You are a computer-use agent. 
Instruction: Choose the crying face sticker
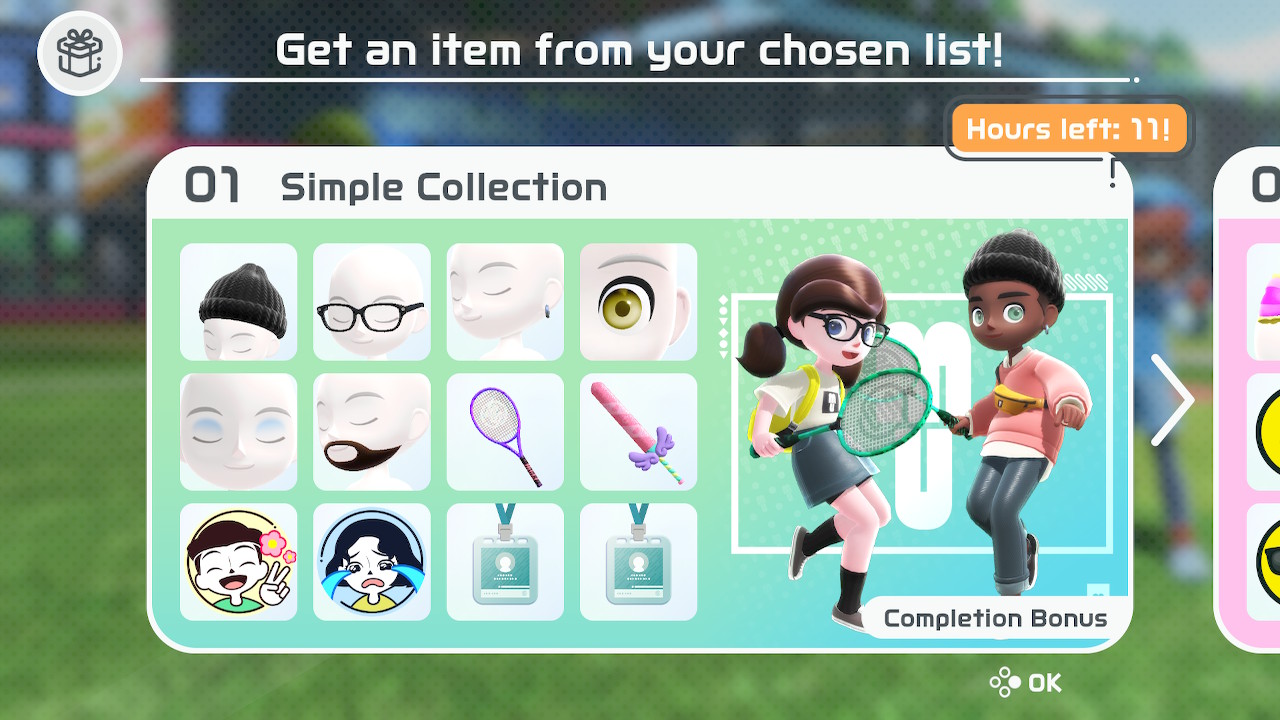tap(372, 562)
